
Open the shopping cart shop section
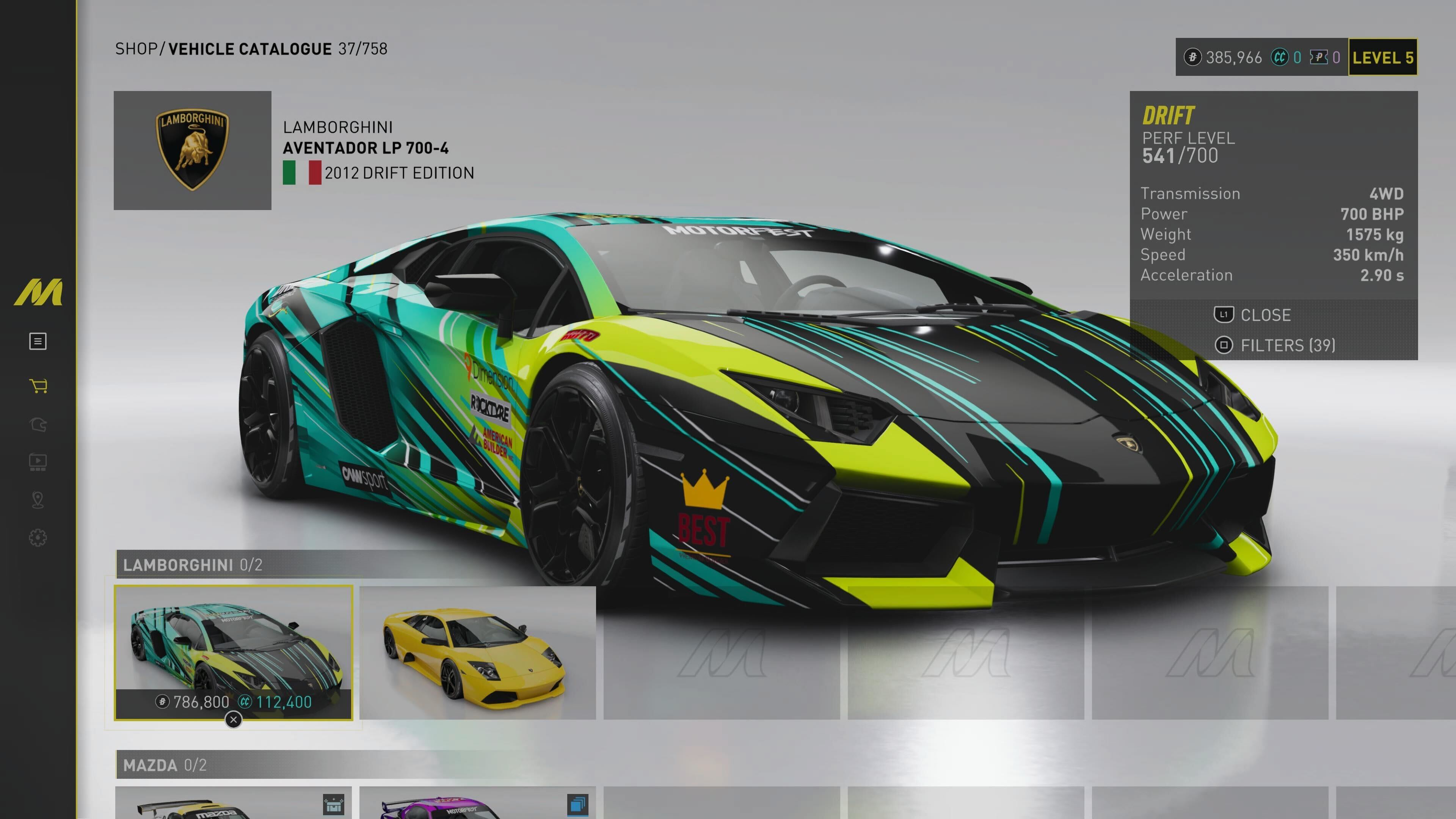[x=38, y=386]
